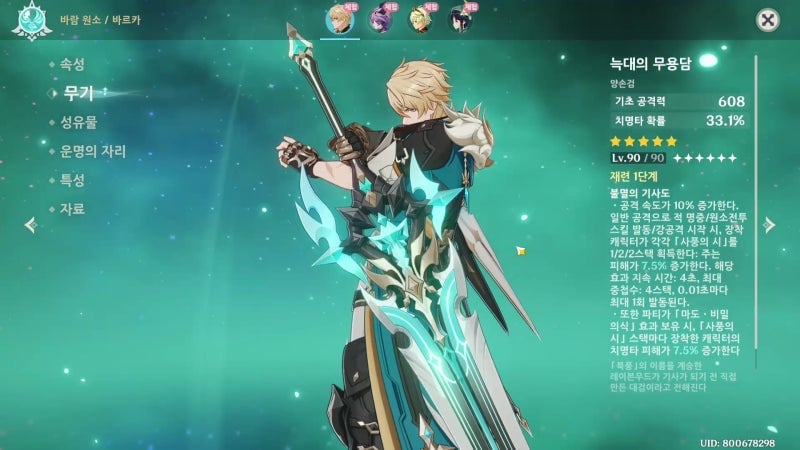
Task: Open the 특성 talents section
Action: (72, 180)
